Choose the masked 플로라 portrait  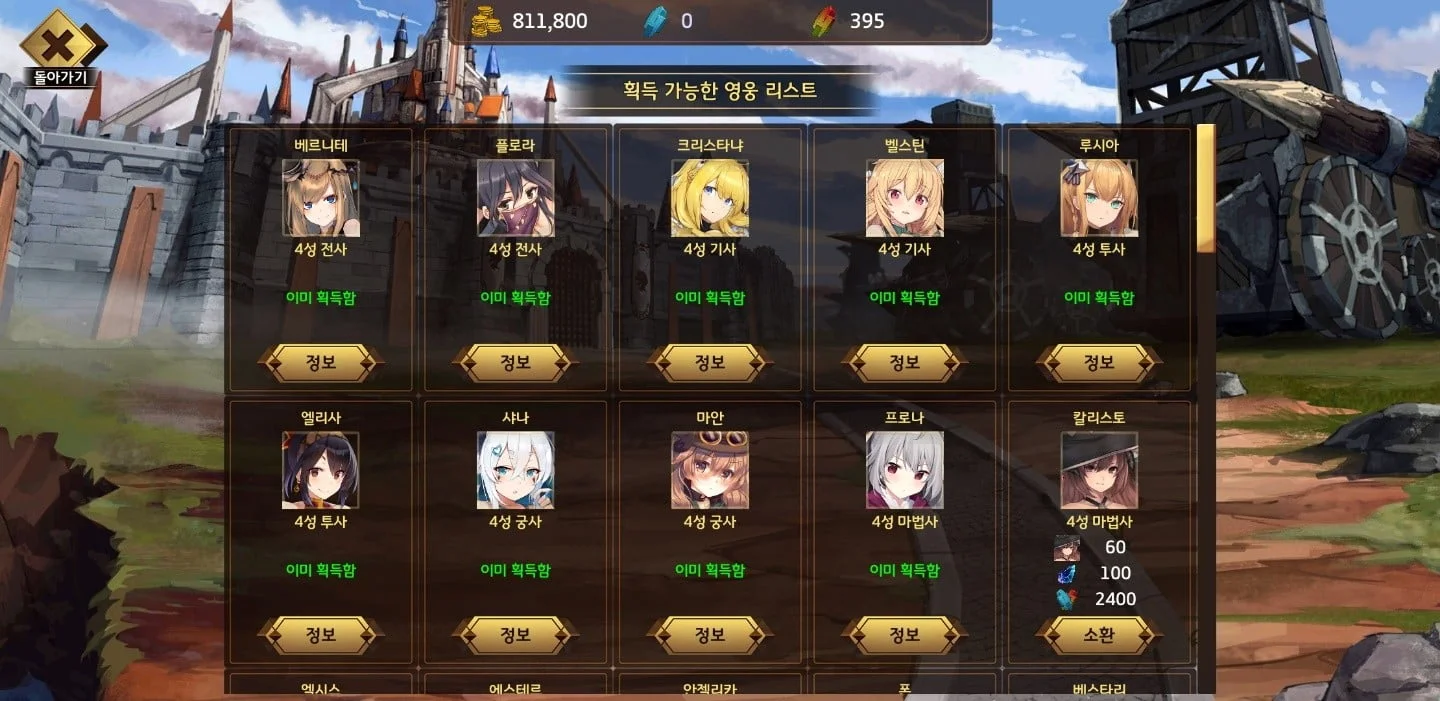click(x=515, y=198)
